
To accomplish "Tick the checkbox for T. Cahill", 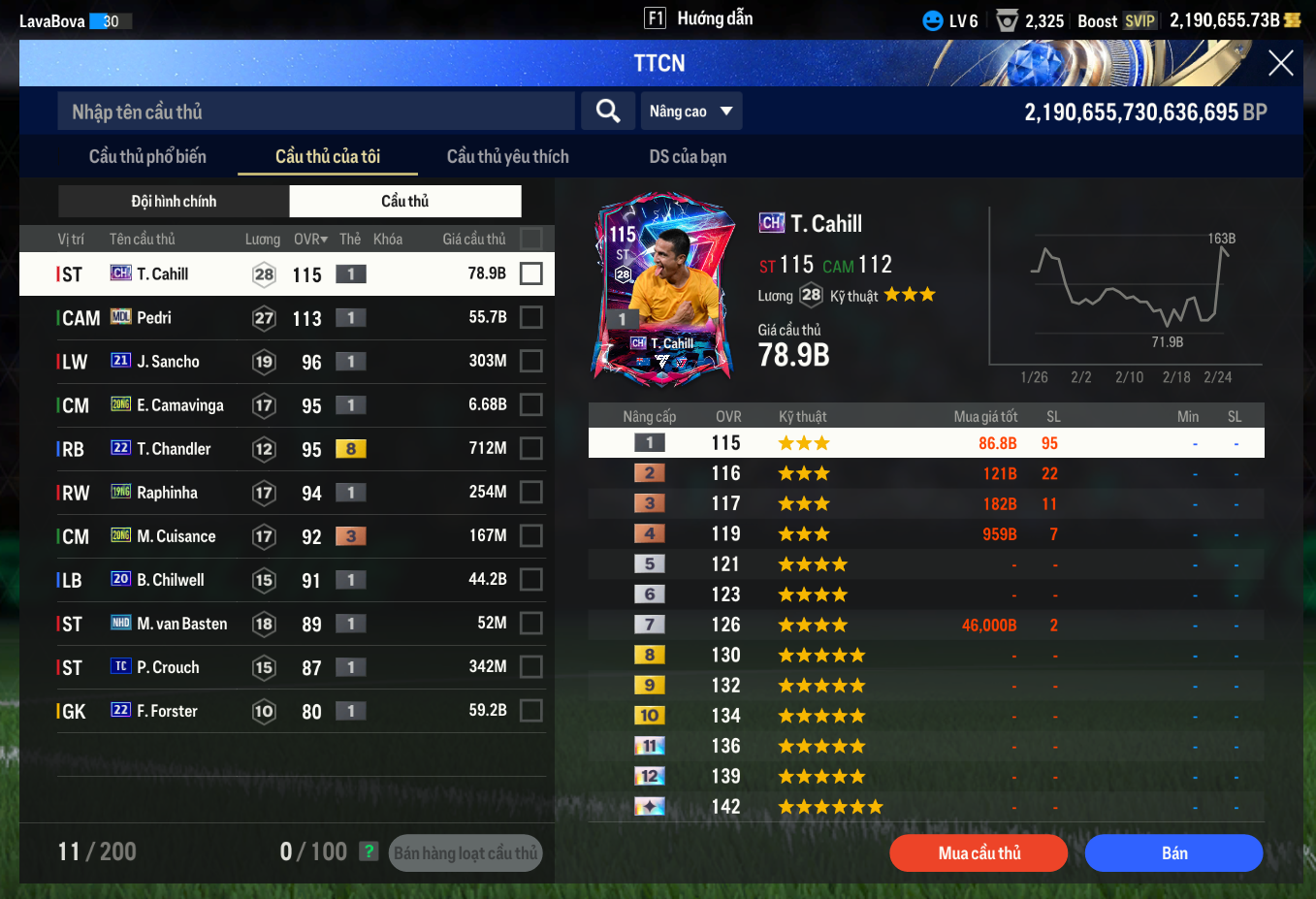I will (x=530, y=273).
